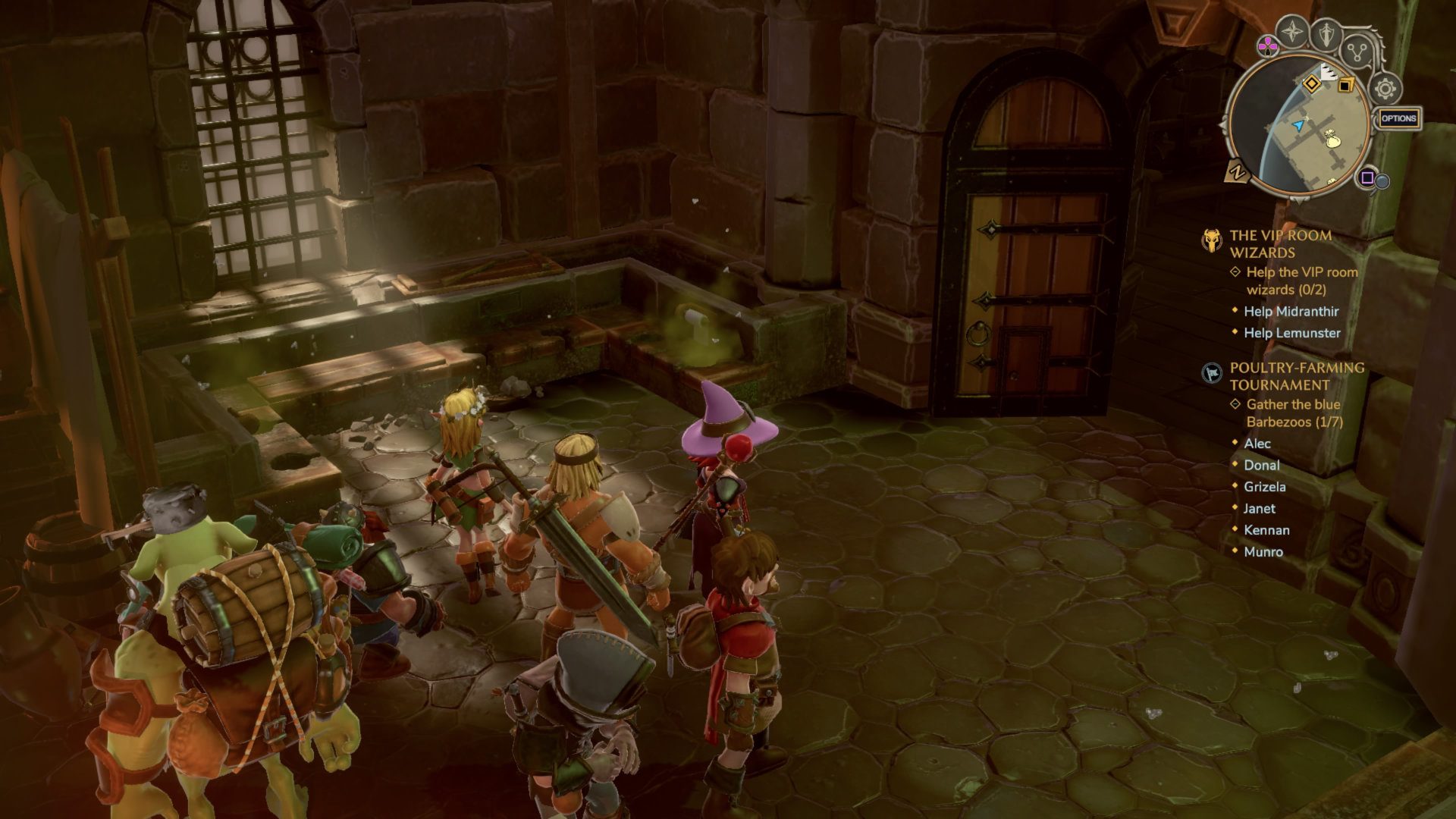Select the Help Midranthir objective

pos(1291,312)
